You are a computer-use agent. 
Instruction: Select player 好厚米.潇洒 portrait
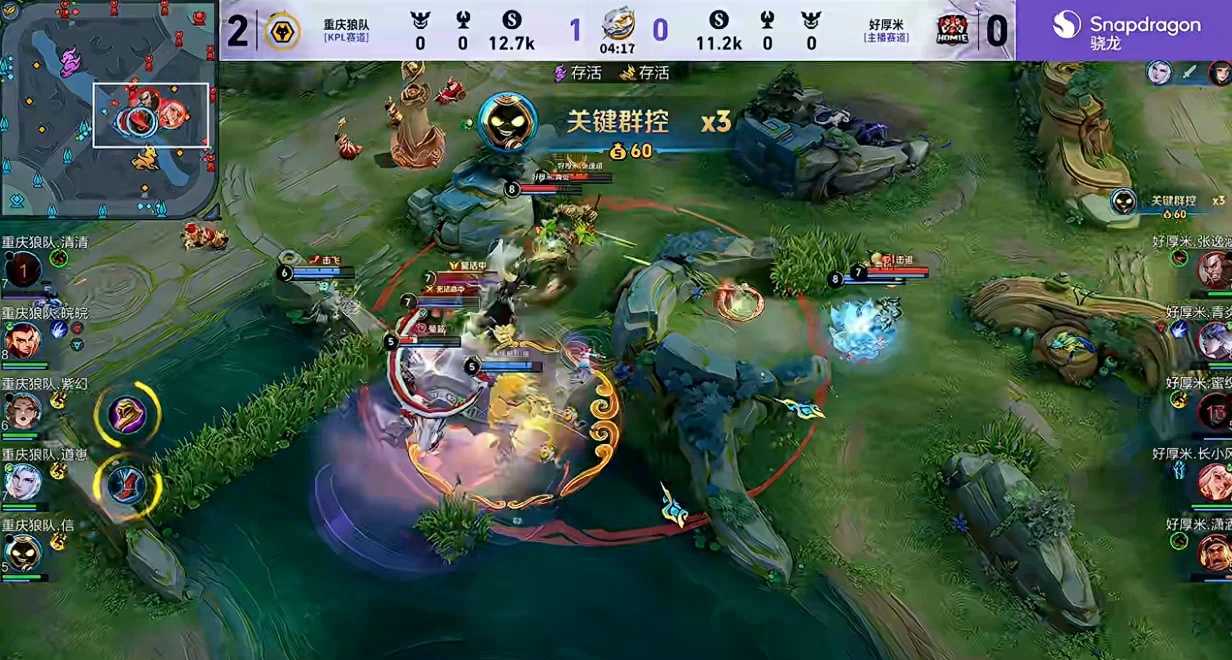1214,552
